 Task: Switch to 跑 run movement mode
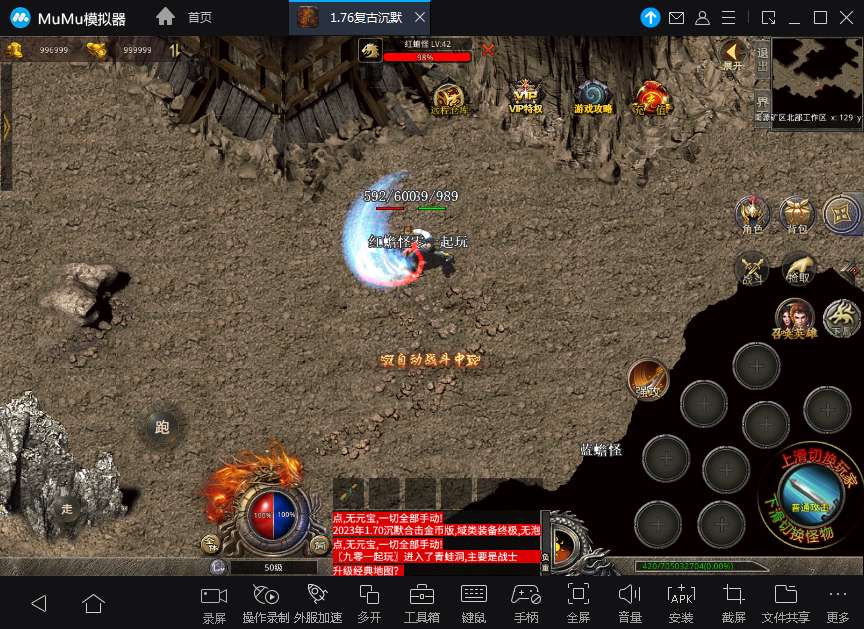point(161,426)
